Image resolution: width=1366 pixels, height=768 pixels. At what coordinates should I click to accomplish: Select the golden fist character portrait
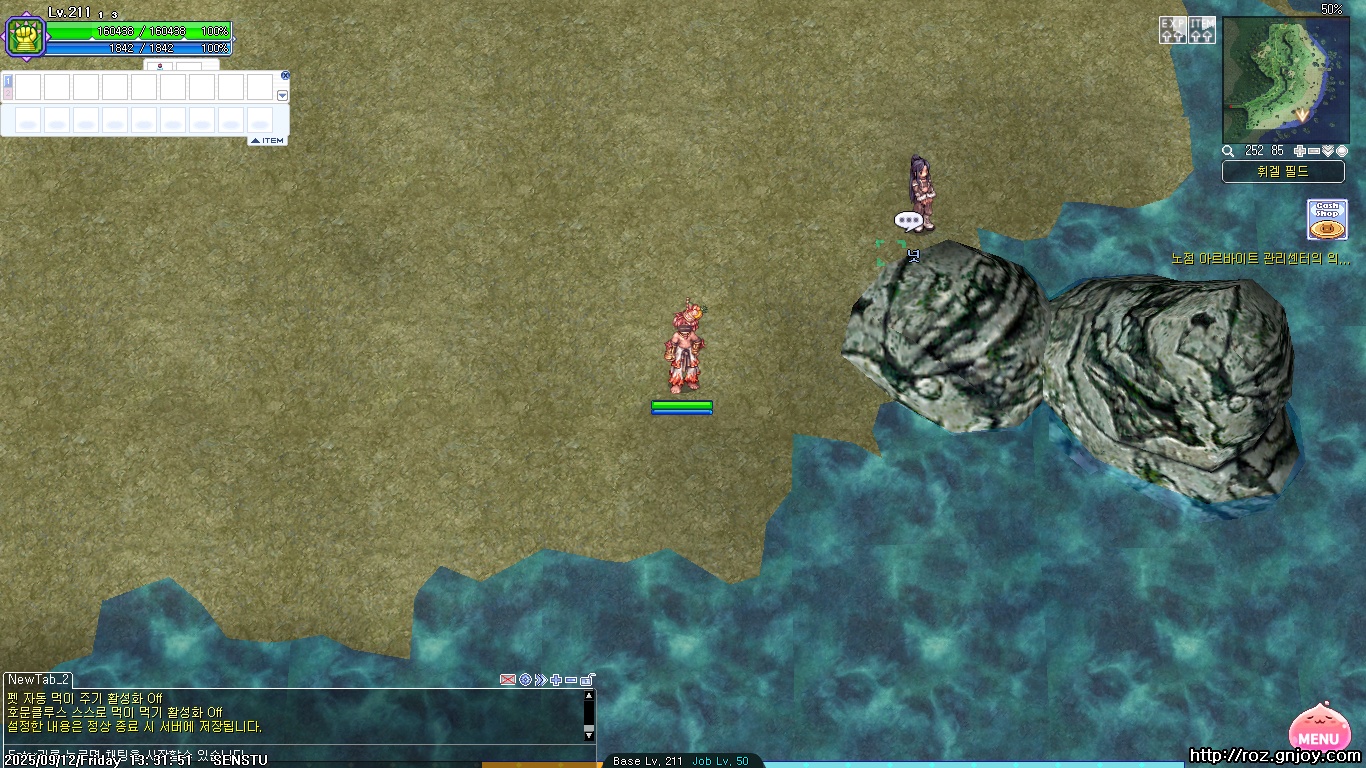25,38
